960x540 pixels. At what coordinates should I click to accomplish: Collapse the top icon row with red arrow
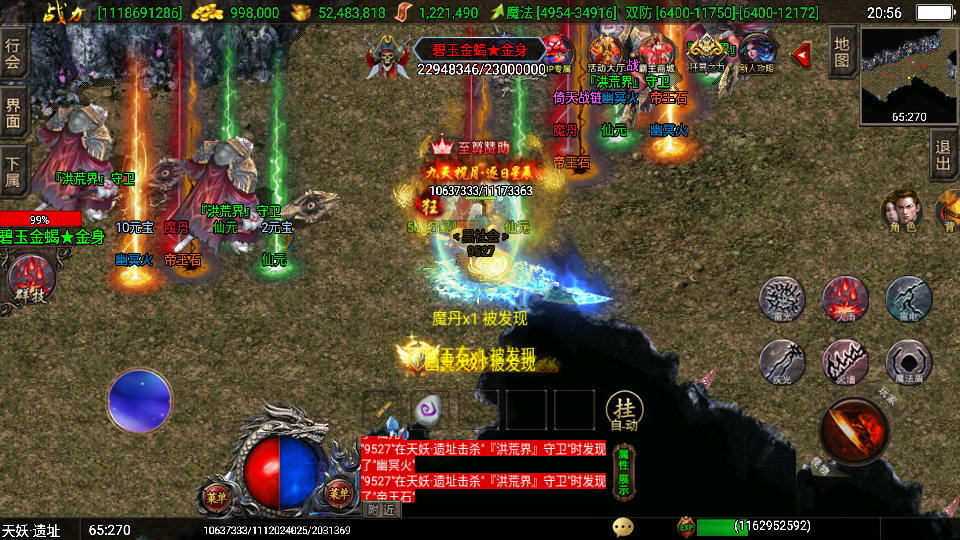pos(800,54)
